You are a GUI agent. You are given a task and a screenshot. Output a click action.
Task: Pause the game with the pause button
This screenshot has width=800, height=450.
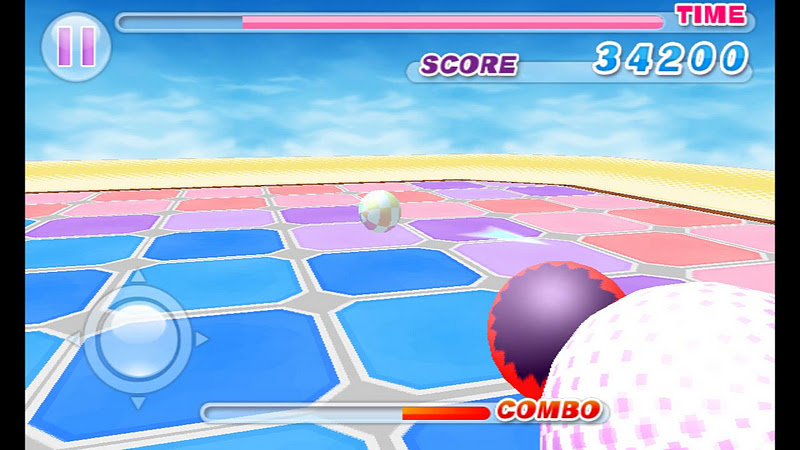pos(75,46)
